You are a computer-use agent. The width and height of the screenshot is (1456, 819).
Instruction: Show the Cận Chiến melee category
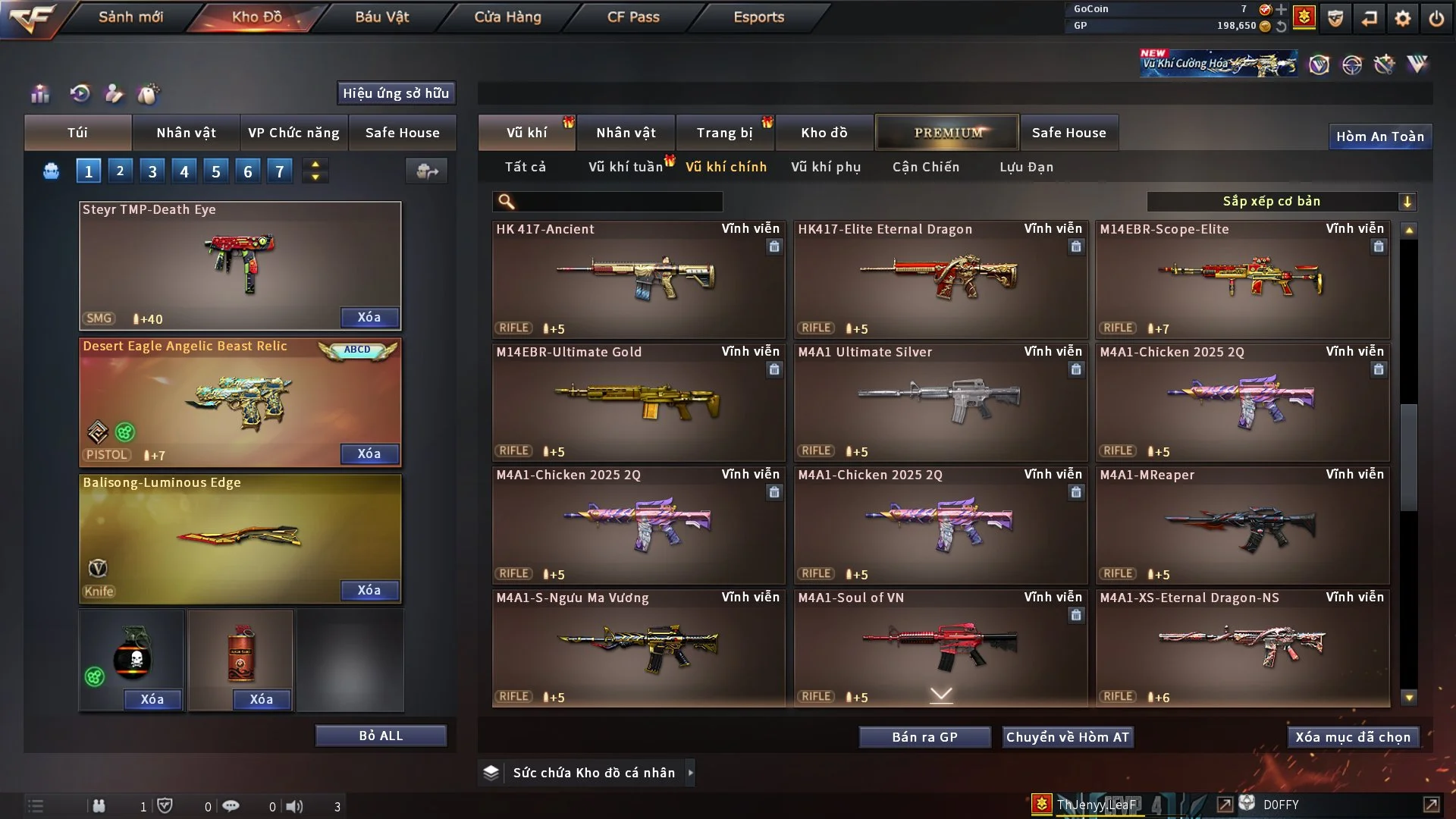click(x=925, y=167)
